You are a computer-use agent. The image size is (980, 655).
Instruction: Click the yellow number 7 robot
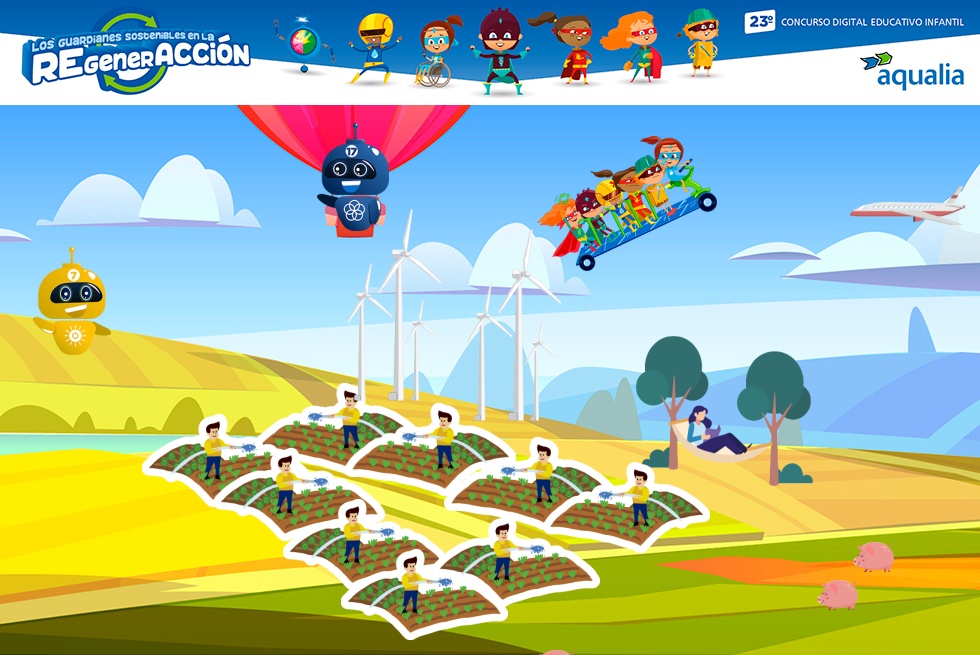point(72,304)
